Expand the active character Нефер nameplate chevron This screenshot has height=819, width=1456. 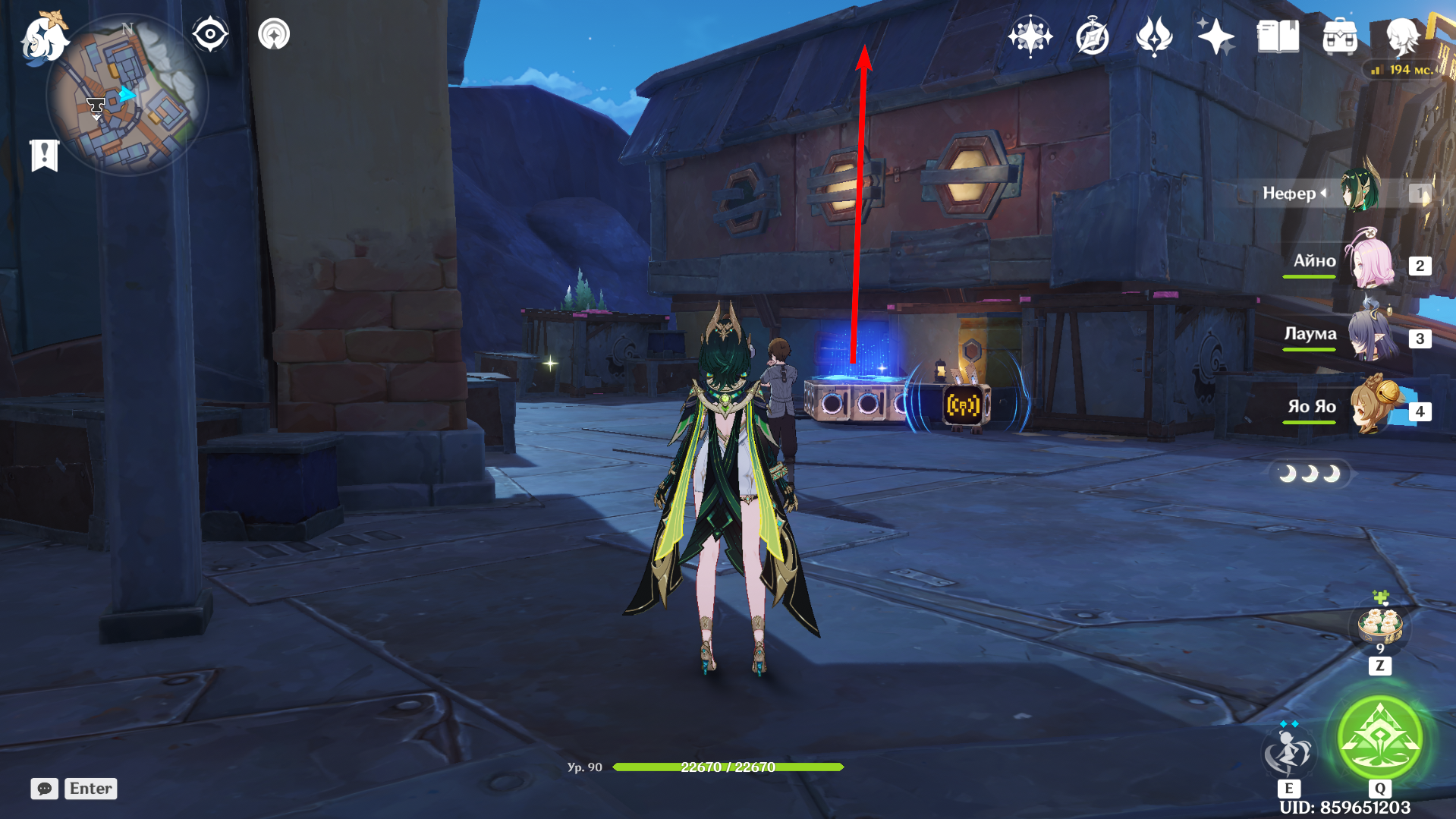[1323, 194]
